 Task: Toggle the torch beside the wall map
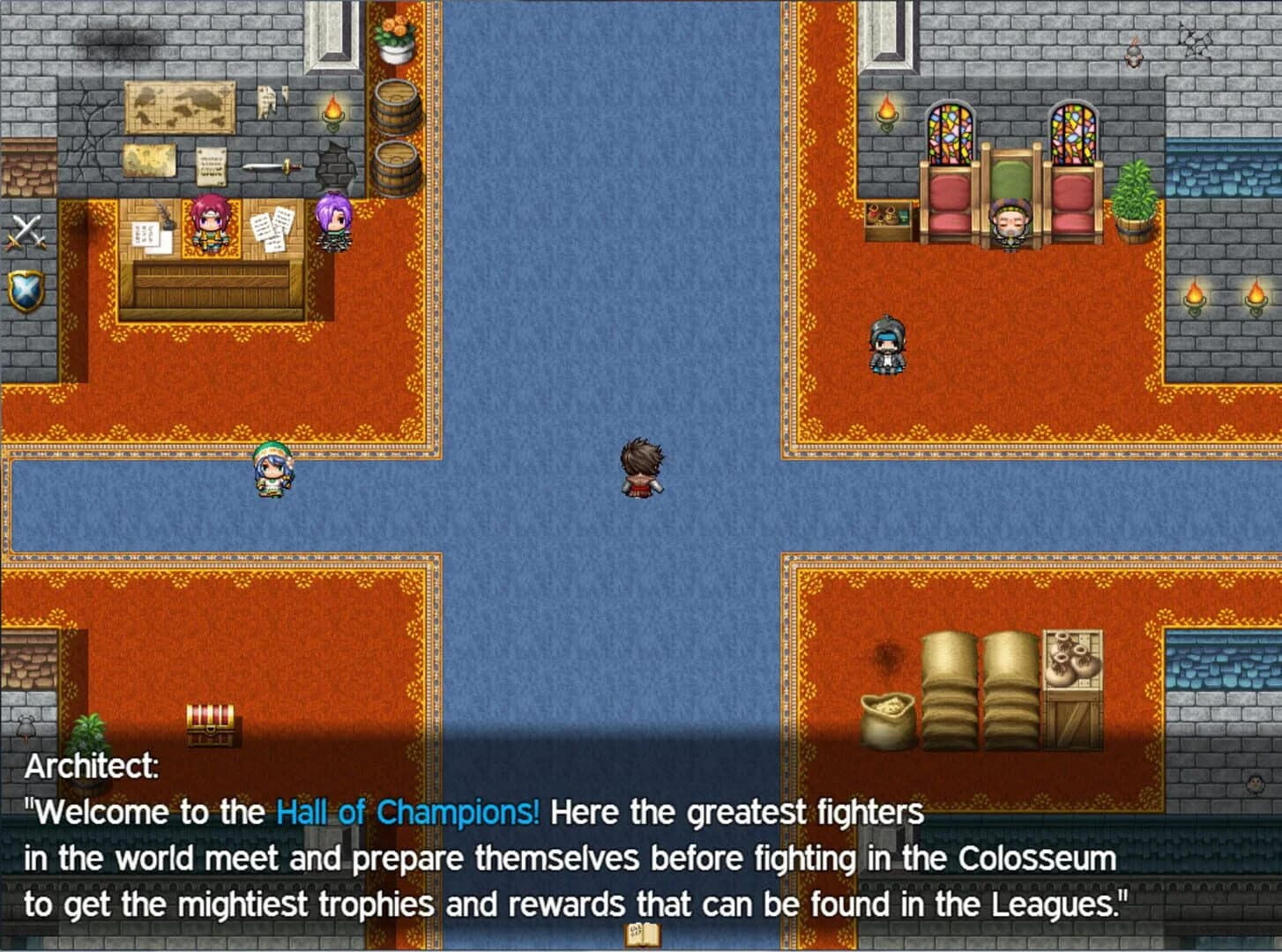333,113
